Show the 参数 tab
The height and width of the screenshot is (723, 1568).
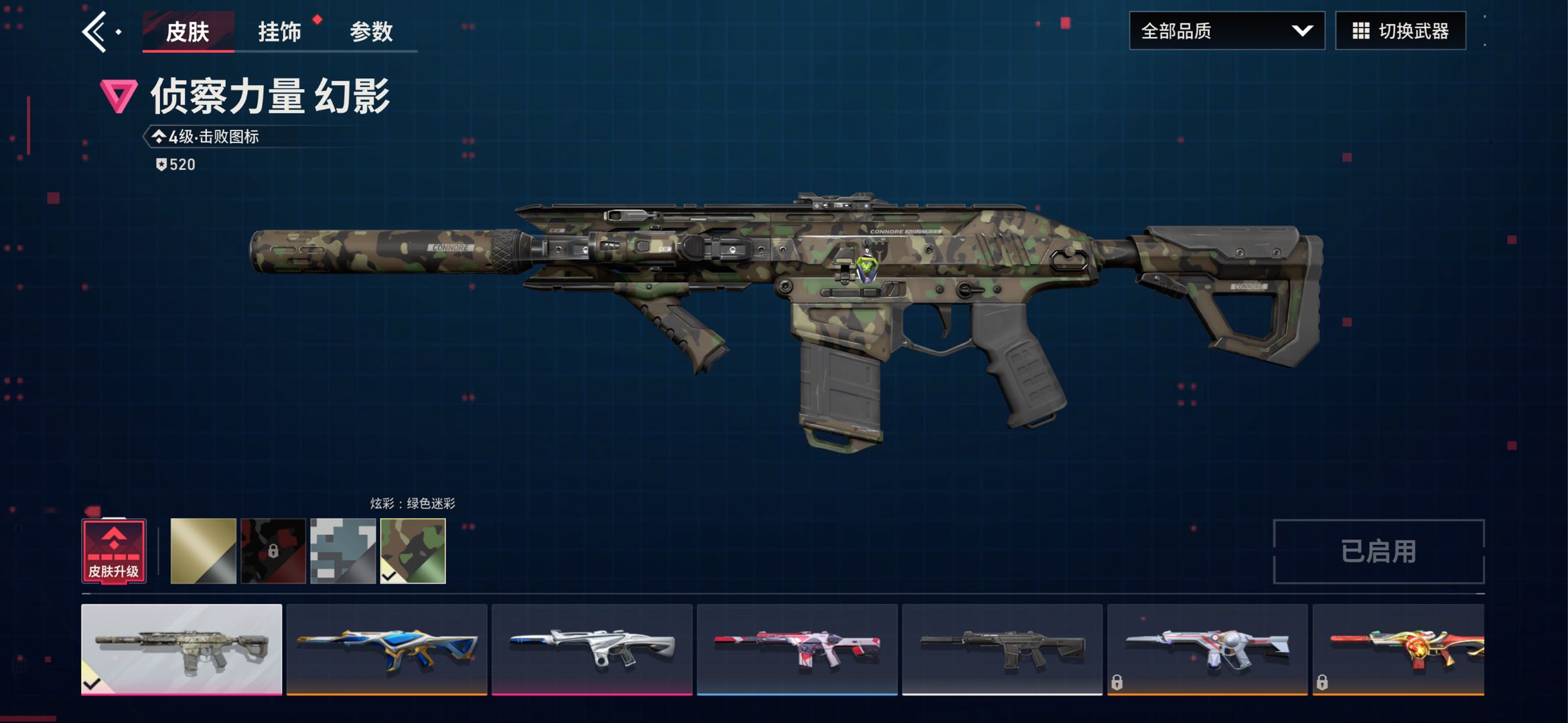pos(371,31)
